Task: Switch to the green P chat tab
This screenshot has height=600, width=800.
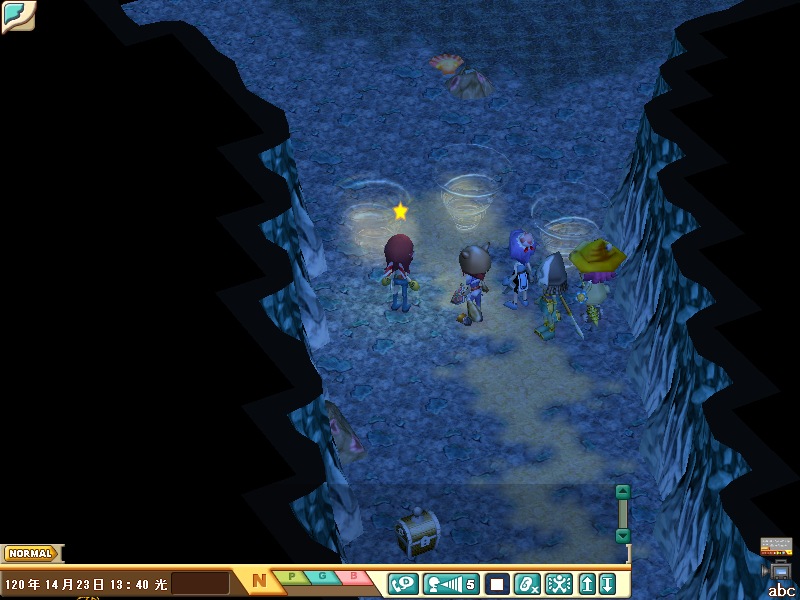Action: (292, 576)
